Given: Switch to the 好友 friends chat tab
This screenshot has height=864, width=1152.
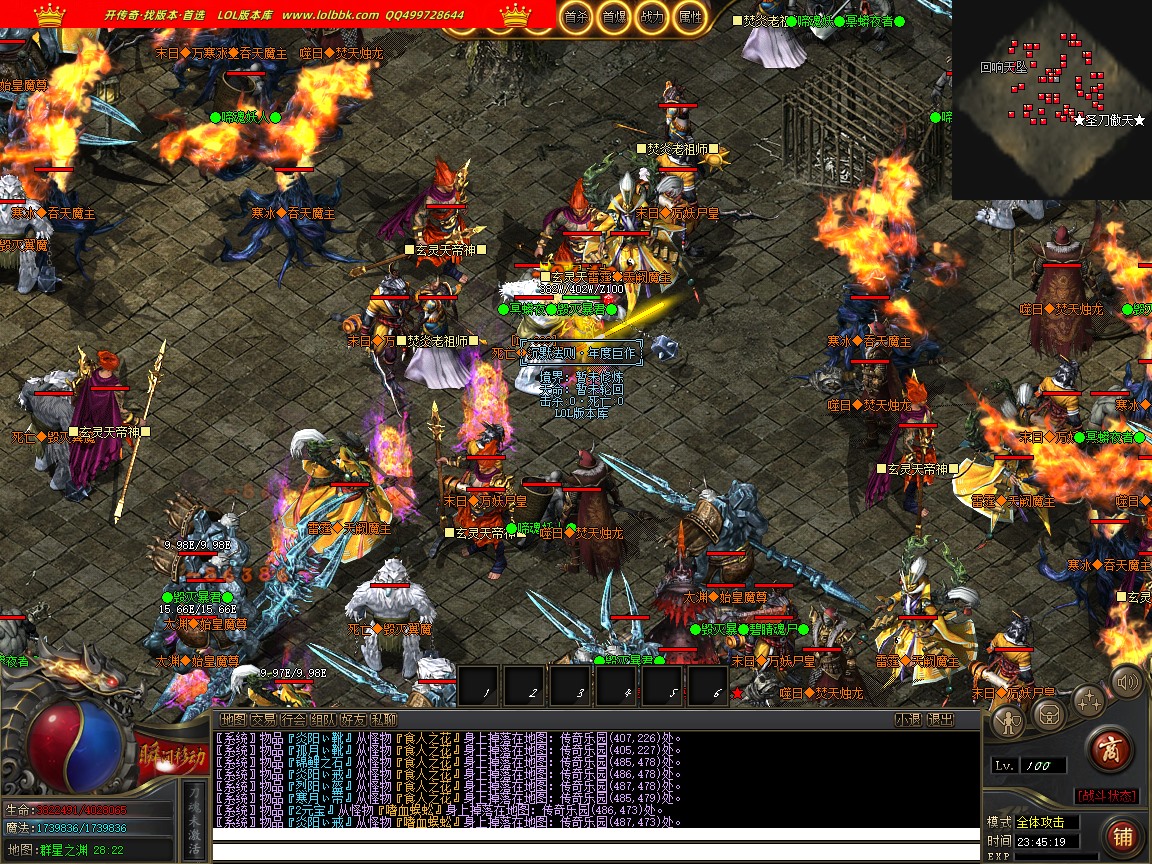Looking at the screenshot, I should (353, 719).
